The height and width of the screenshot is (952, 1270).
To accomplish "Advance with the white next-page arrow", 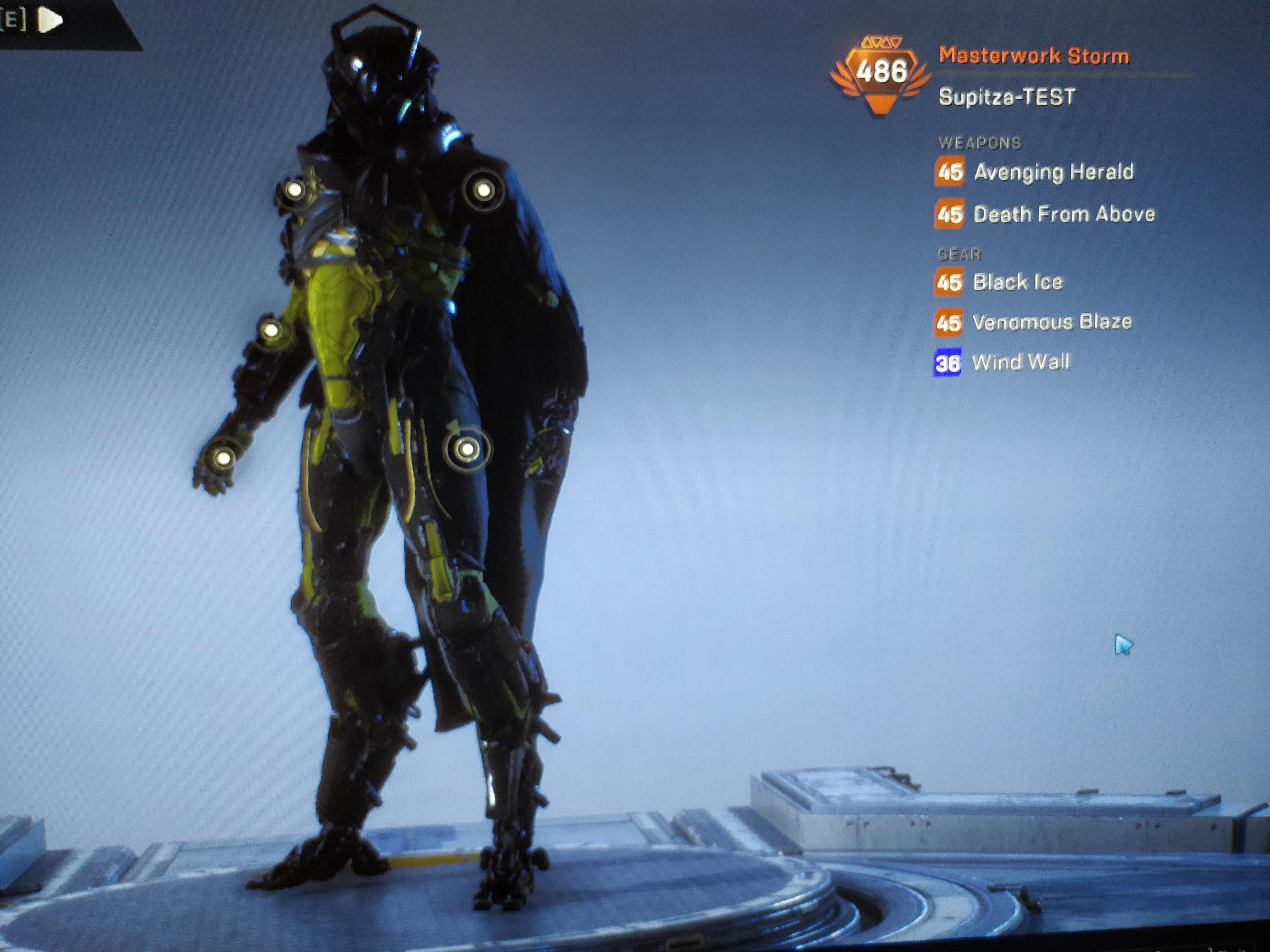I will click(x=50, y=21).
